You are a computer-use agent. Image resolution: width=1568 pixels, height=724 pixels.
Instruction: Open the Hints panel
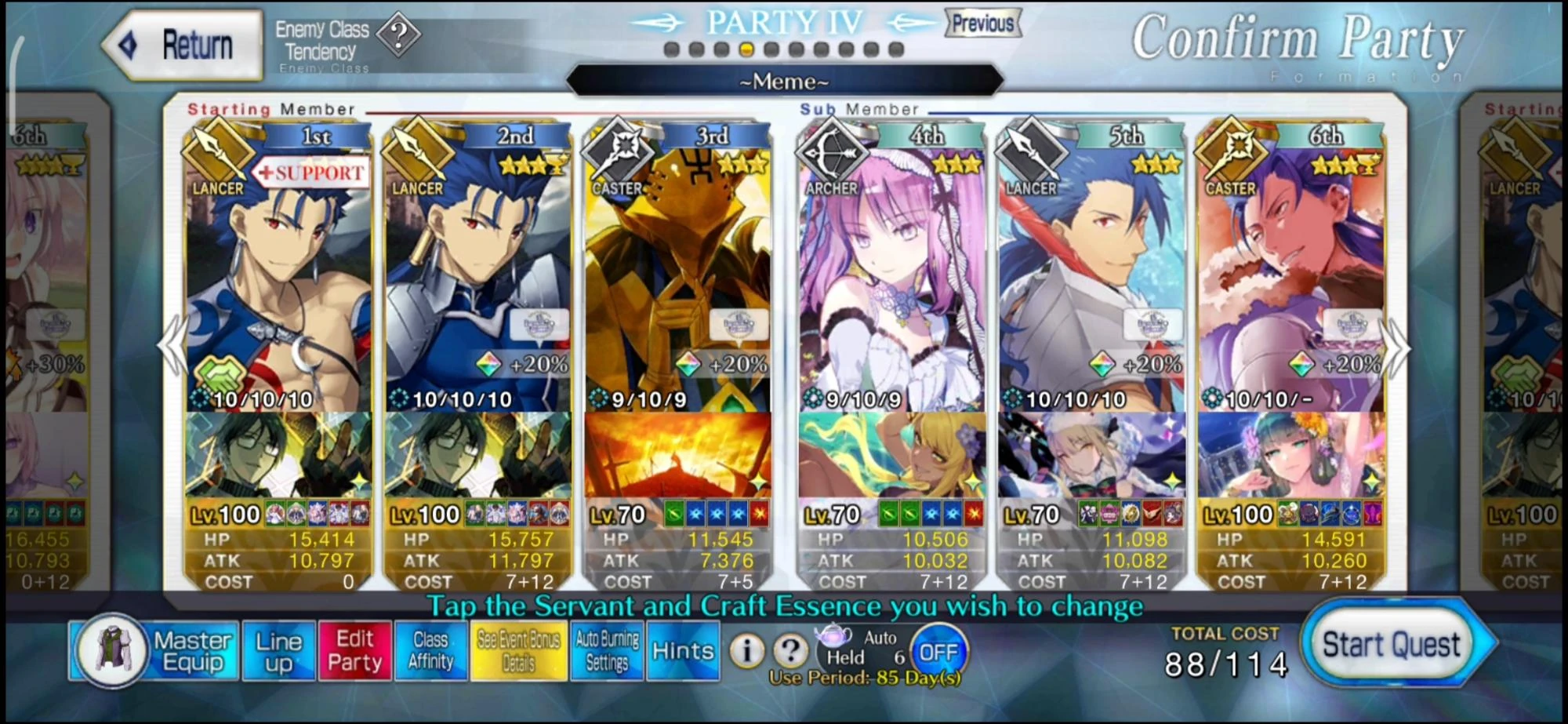click(x=682, y=651)
